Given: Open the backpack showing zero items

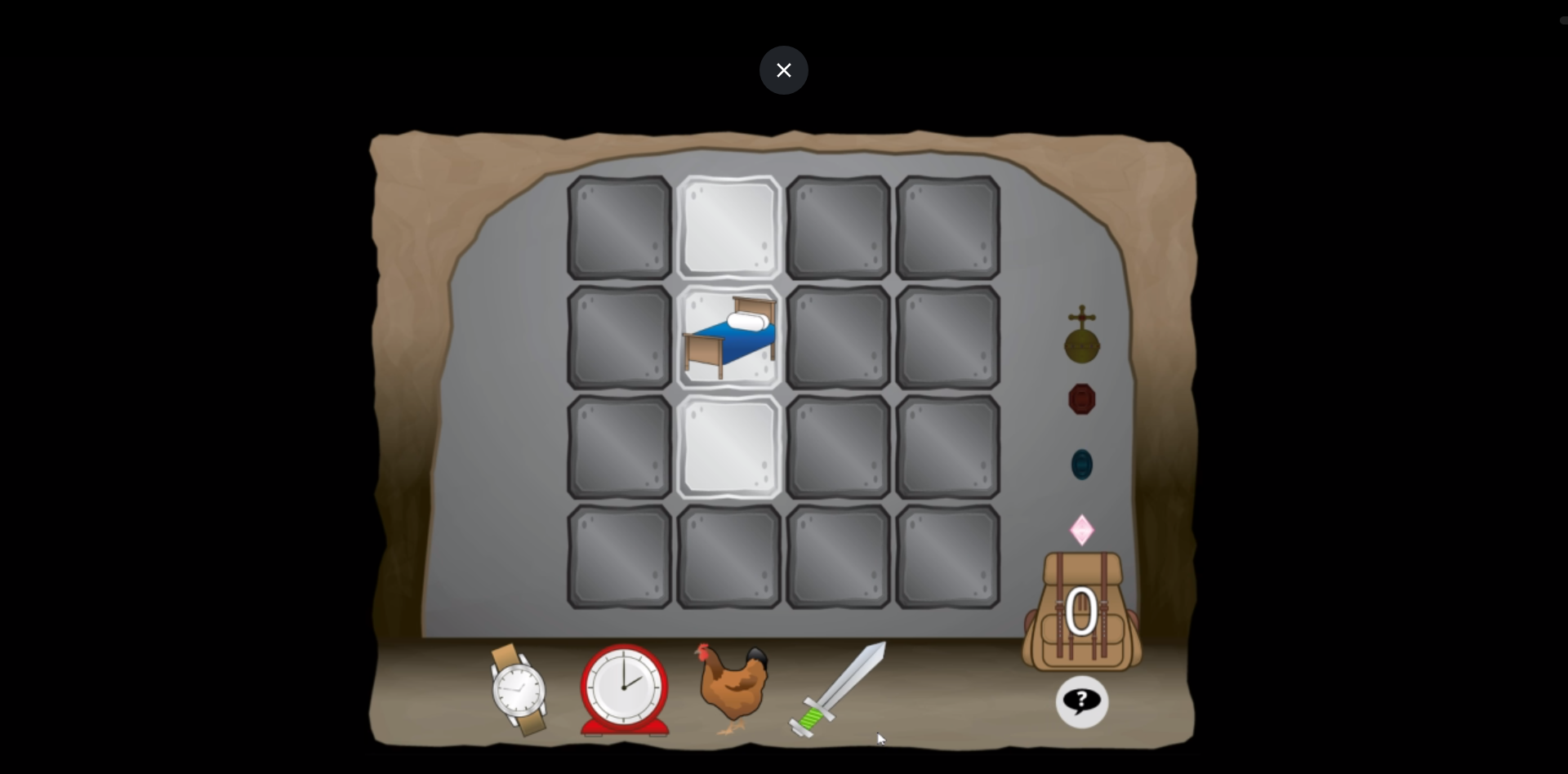Looking at the screenshot, I should (1080, 612).
